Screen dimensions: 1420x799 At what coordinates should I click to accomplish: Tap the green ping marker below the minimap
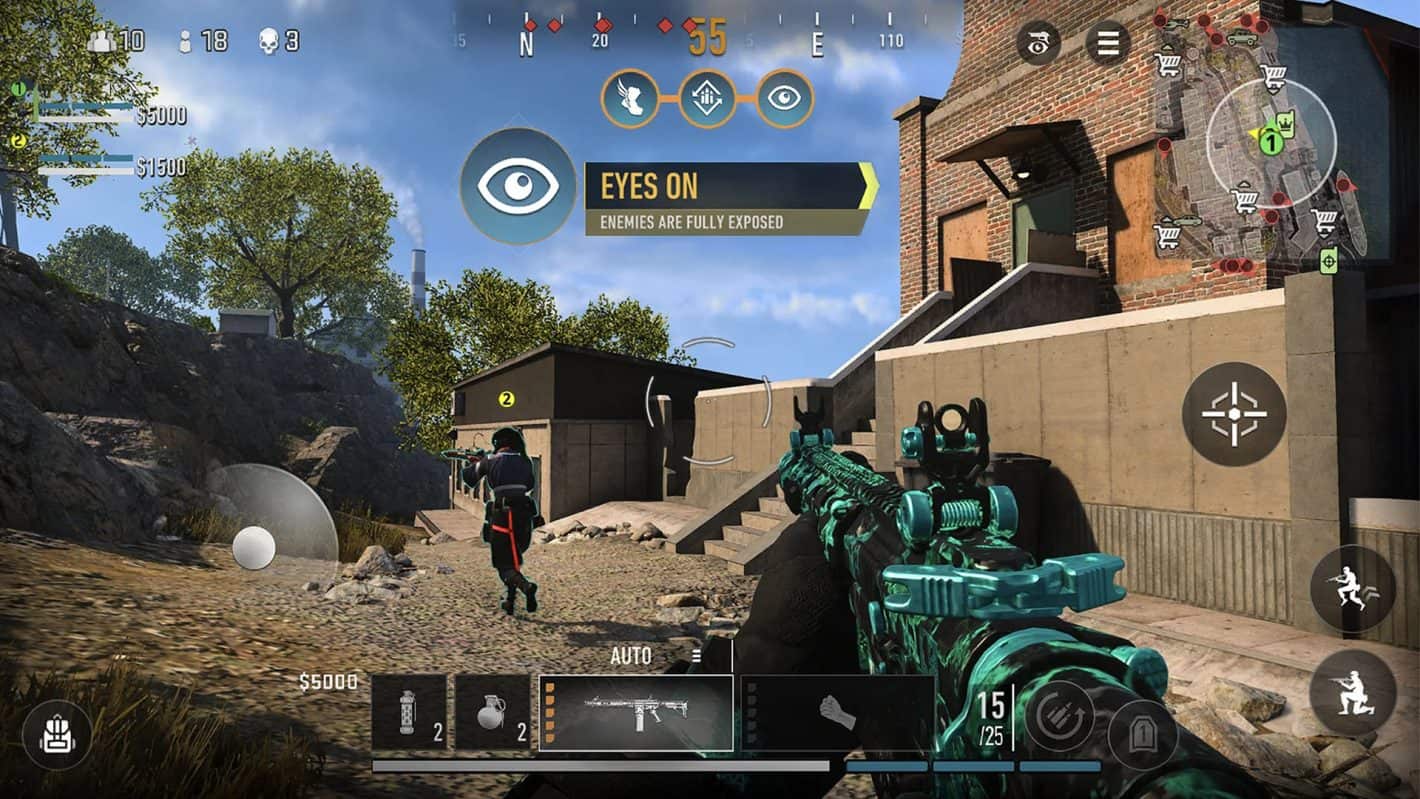(x=1328, y=262)
